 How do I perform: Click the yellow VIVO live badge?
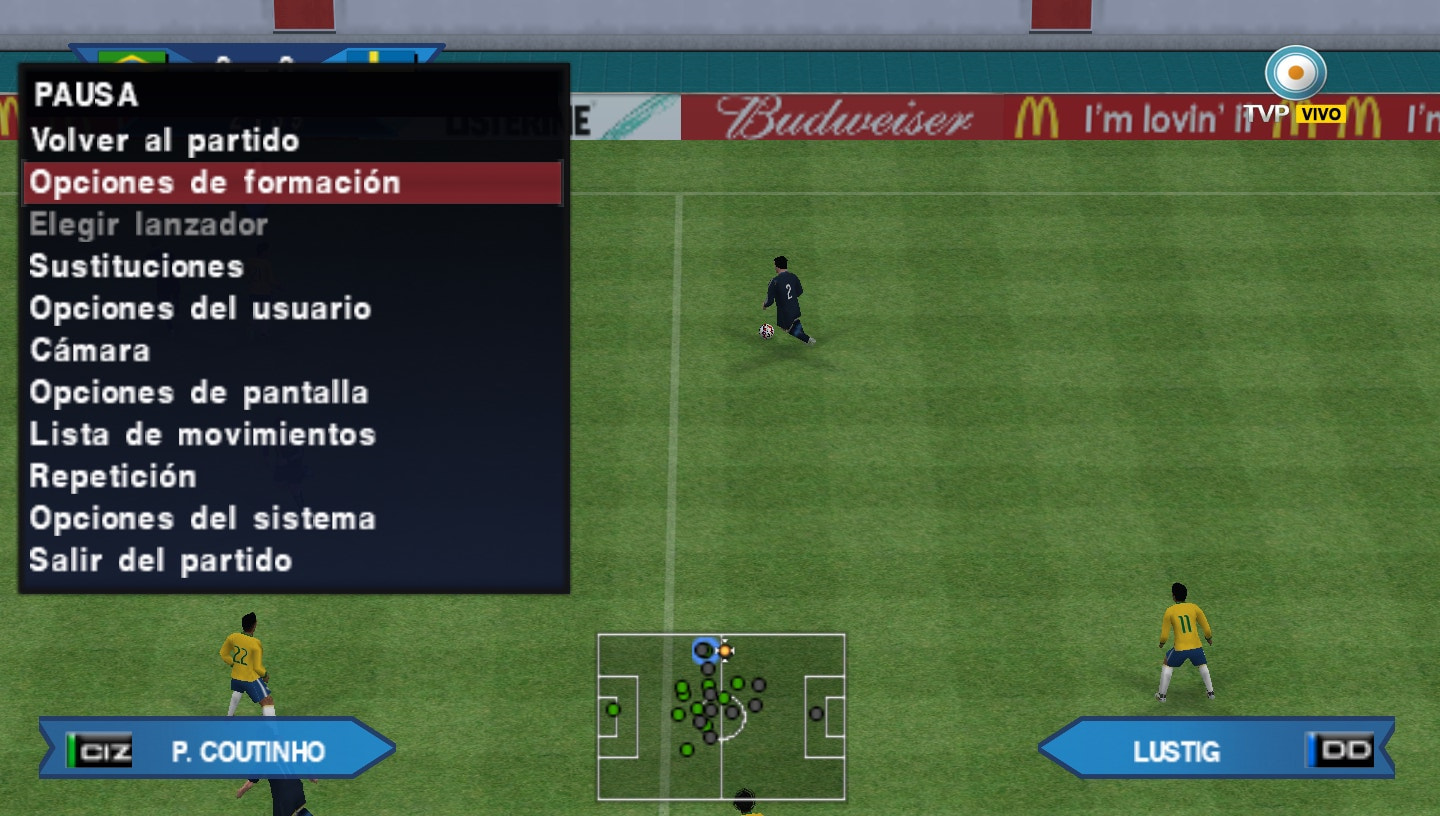pyautogui.click(x=1322, y=113)
